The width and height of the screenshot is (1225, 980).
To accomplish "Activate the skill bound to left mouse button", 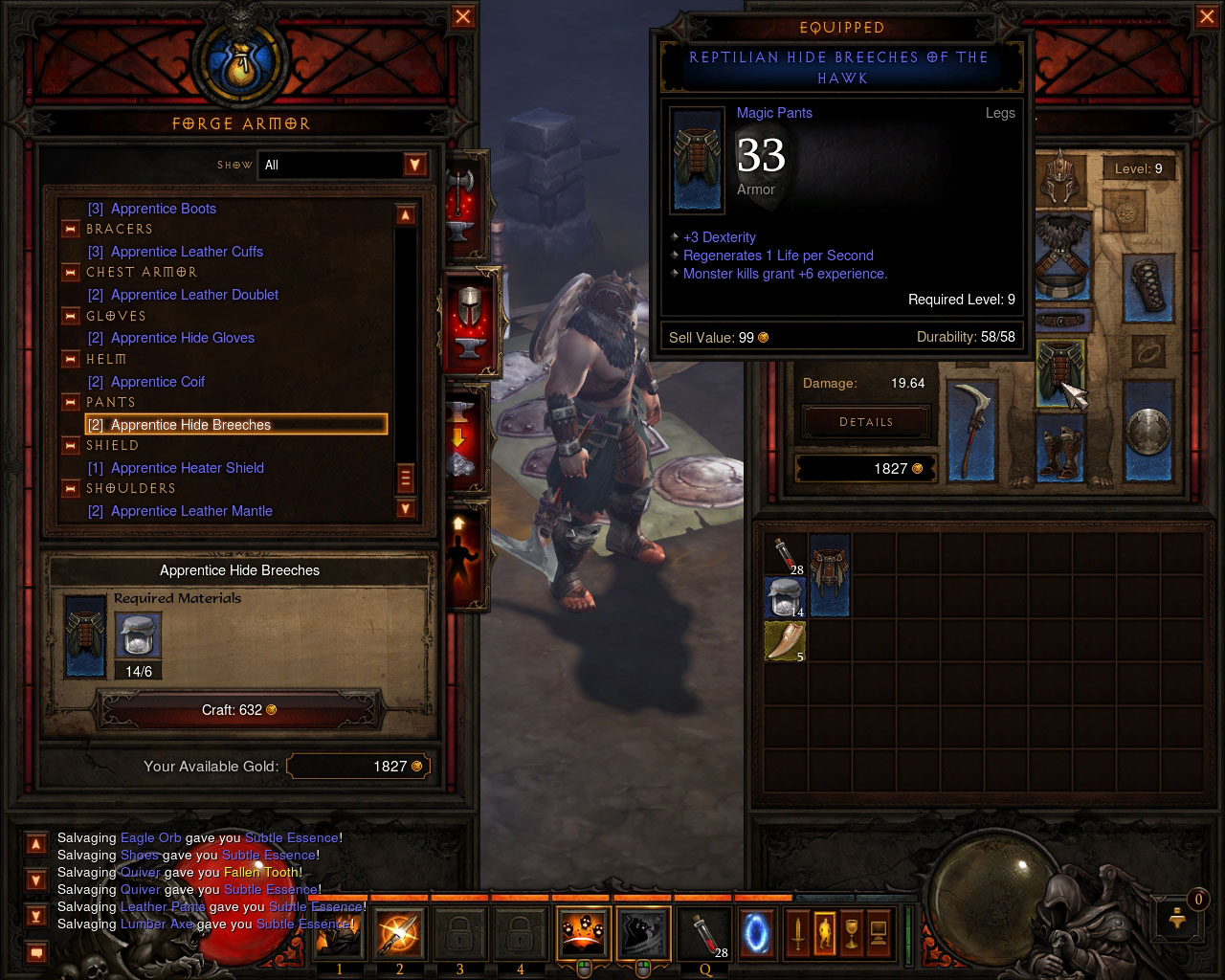I will (x=582, y=933).
